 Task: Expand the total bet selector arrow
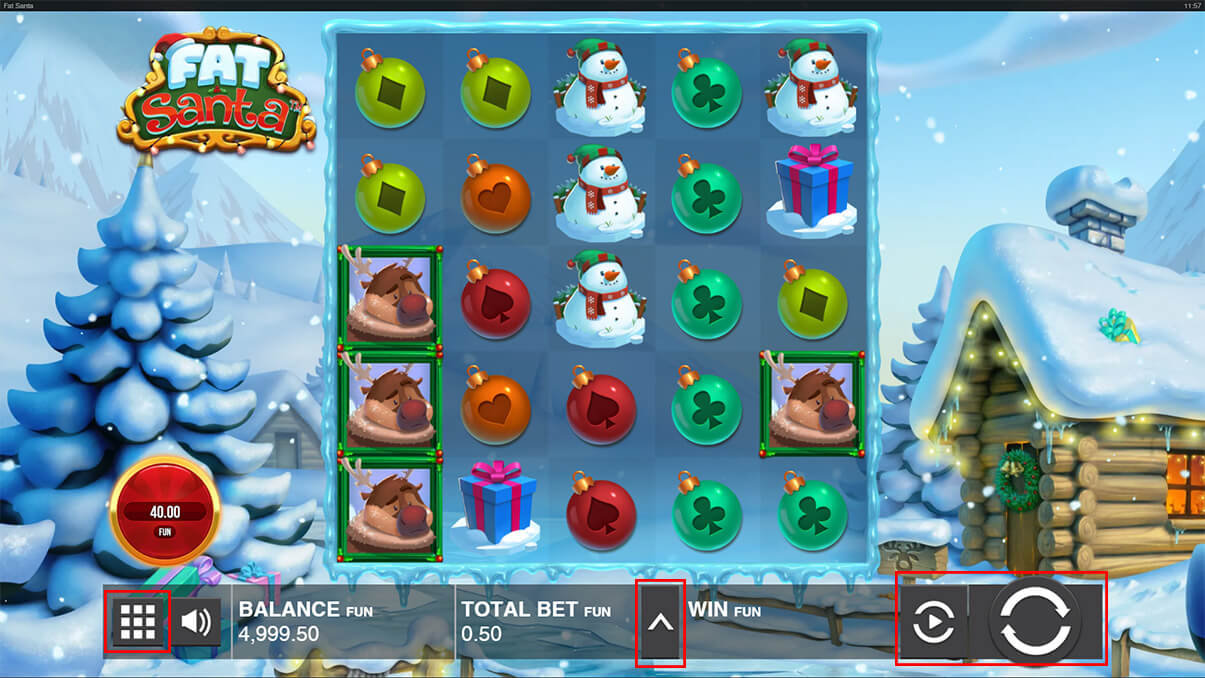(x=661, y=622)
